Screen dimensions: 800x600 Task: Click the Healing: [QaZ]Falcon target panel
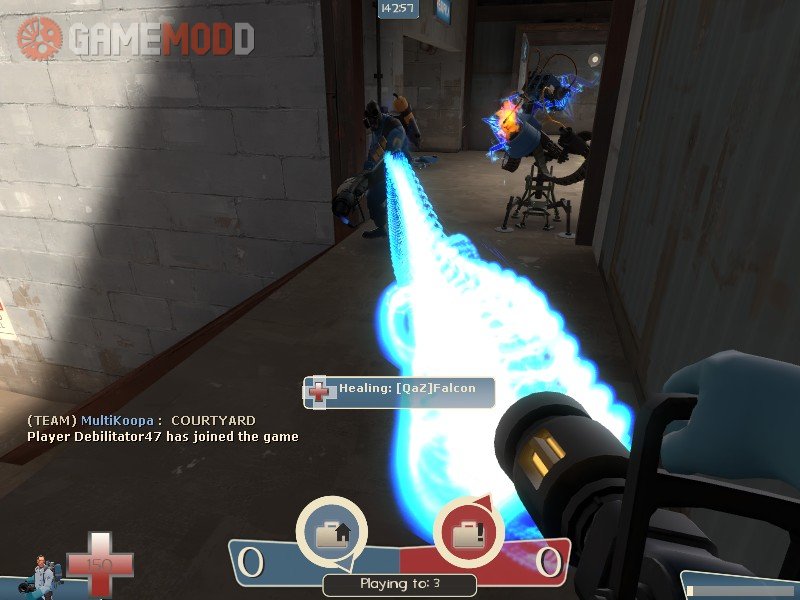(399, 390)
